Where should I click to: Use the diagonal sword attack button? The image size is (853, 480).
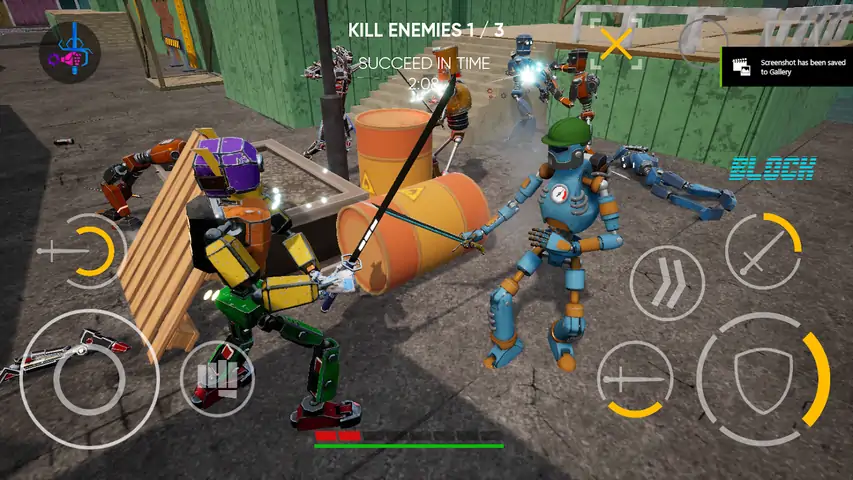(761, 251)
